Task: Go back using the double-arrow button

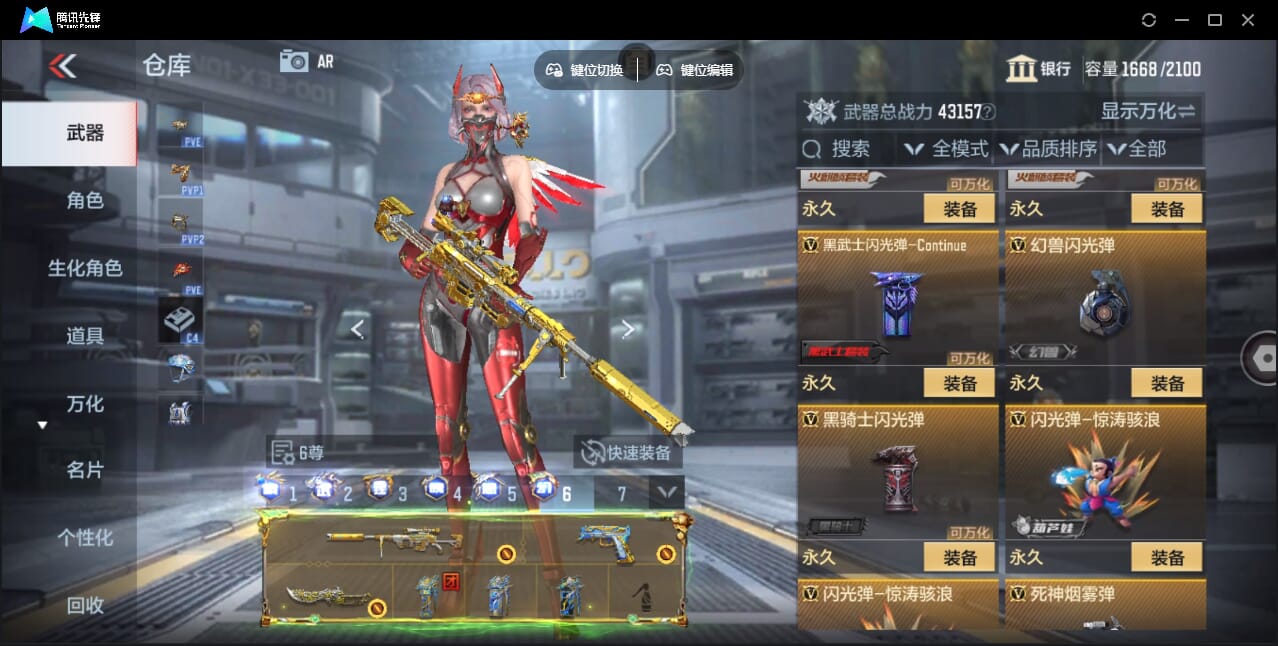Action: click(62, 66)
